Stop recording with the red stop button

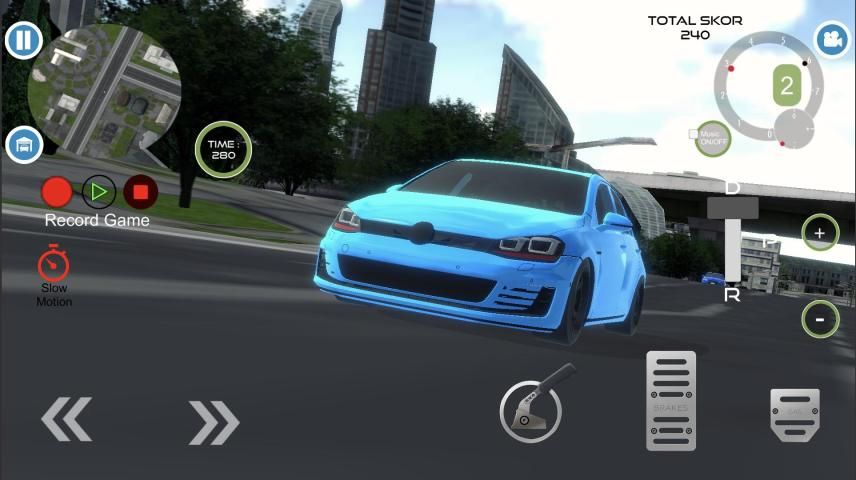[141, 191]
